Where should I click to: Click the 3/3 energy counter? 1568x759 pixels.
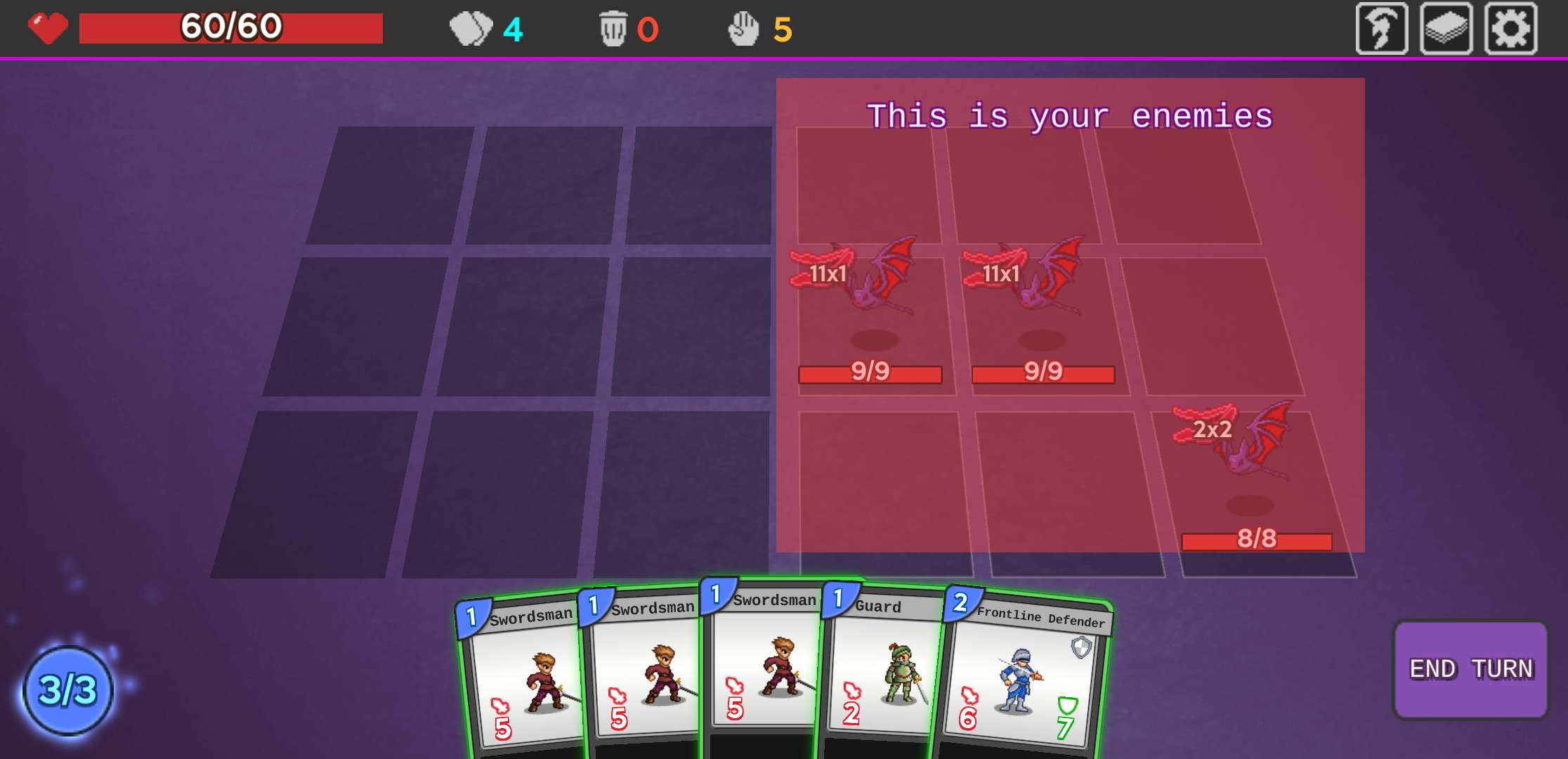(67, 692)
